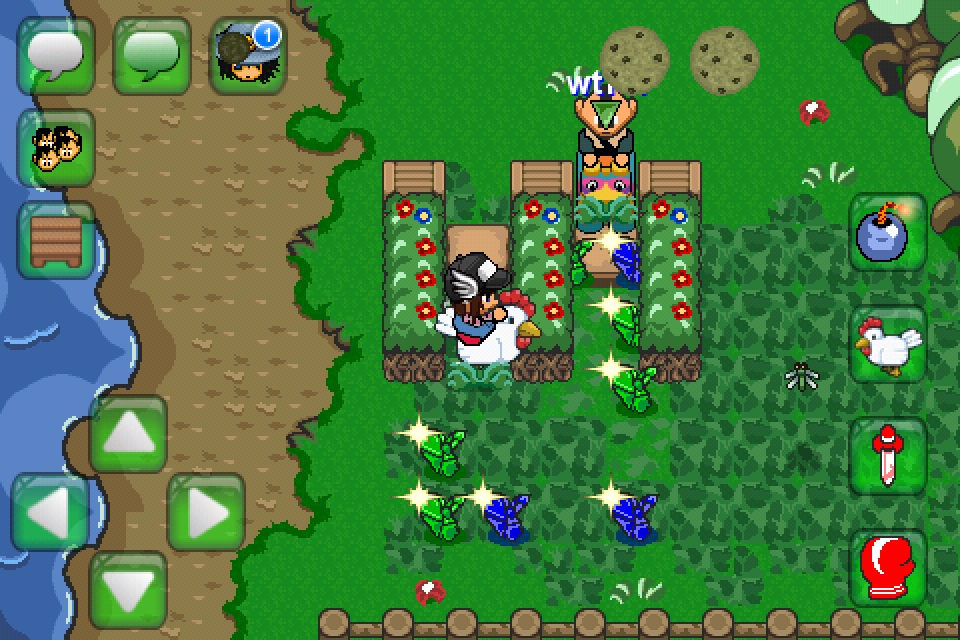Viewport: 960px width, 640px height.
Task: Select the chicken mount button
Action: click(x=888, y=345)
